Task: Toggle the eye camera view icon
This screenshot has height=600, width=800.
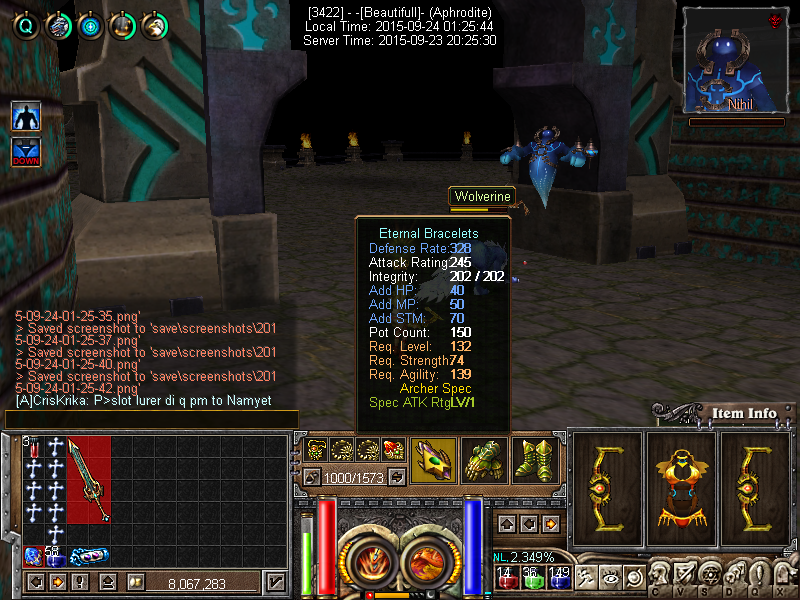Action: [x=608, y=577]
